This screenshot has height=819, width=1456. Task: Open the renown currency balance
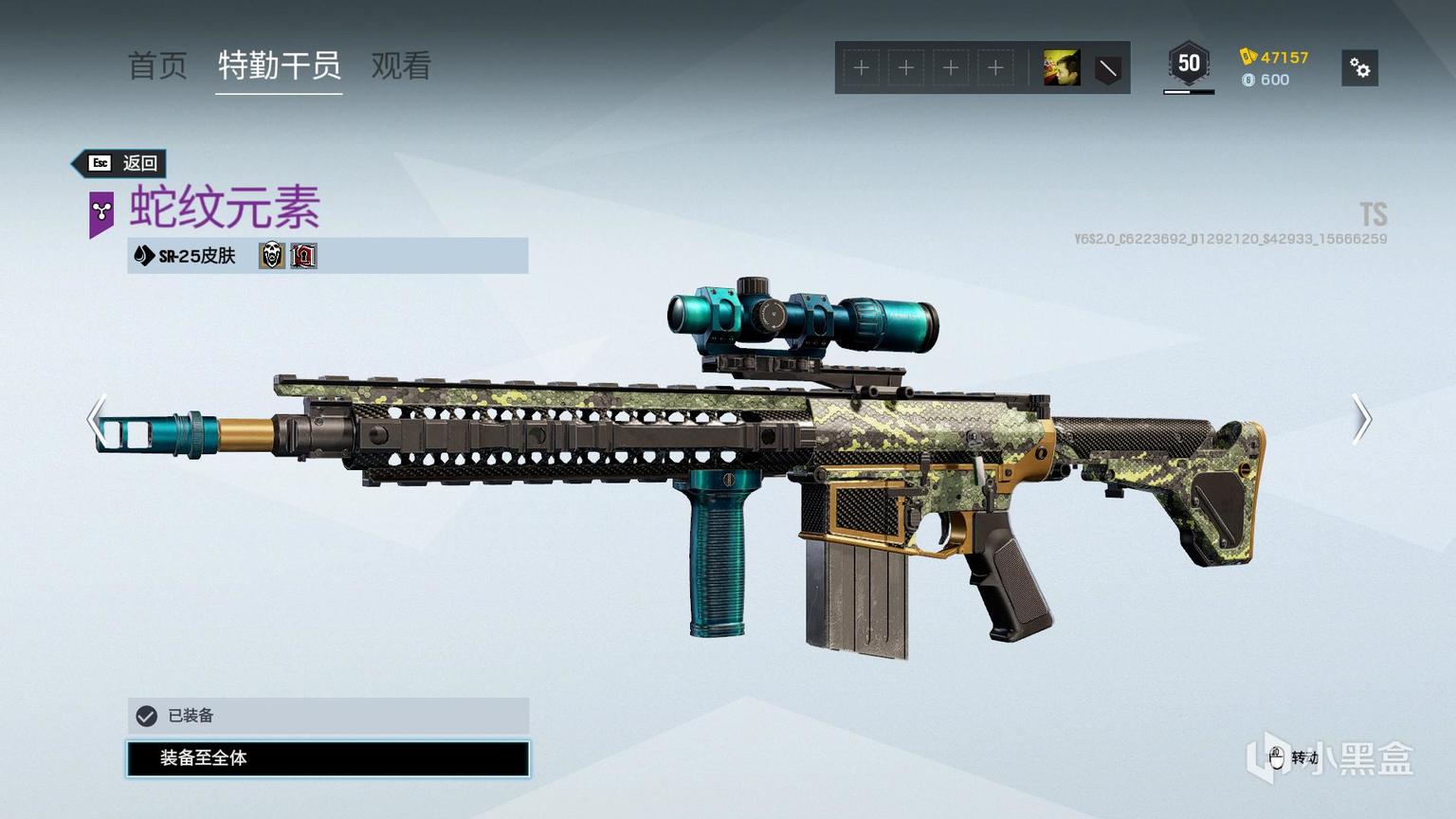1275,57
